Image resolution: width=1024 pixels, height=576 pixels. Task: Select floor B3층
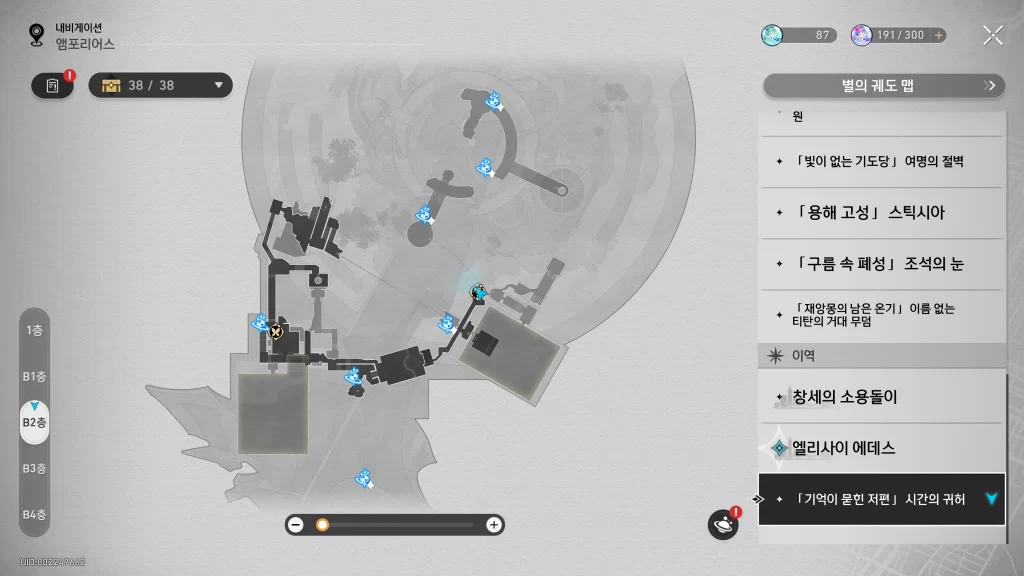point(34,468)
